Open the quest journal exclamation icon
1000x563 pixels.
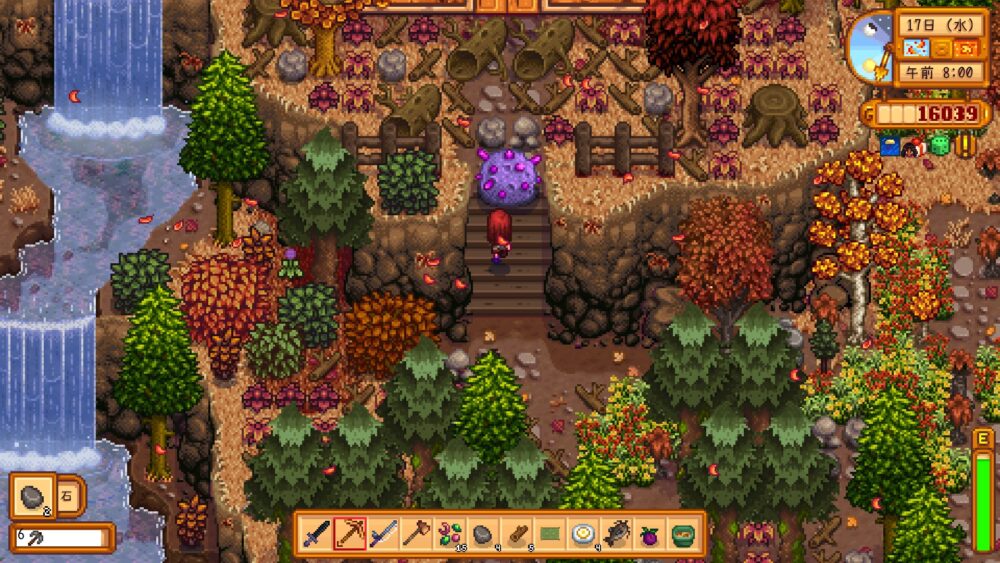point(965,146)
